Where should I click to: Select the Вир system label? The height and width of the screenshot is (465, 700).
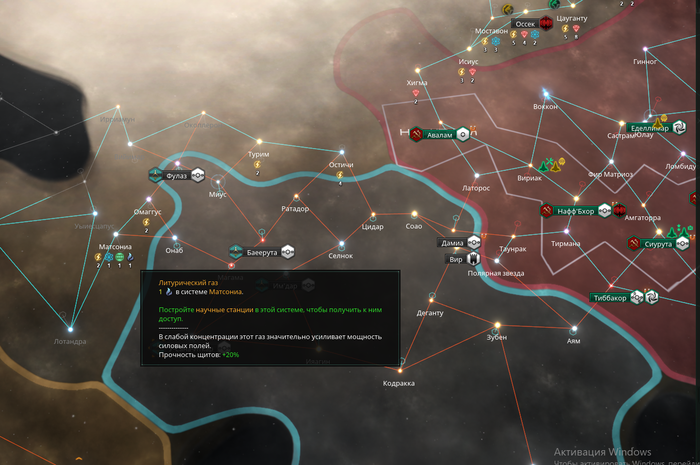pyautogui.click(x=455, y=258)
